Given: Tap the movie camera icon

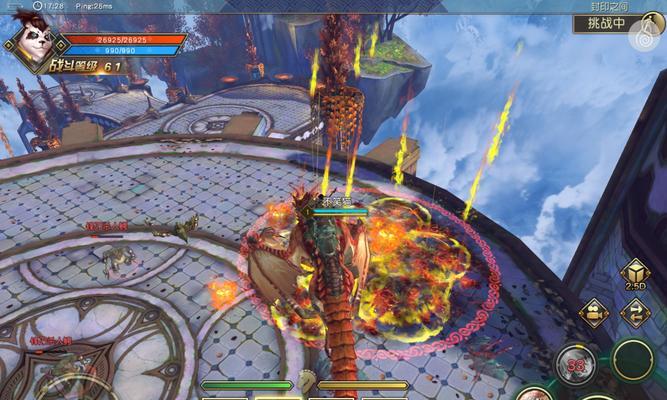Looking at the screenshot, I should point(593,312).
